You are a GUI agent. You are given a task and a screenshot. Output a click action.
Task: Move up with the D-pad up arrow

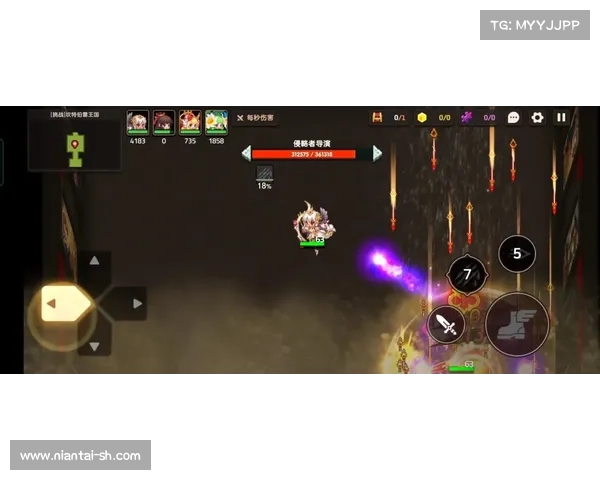pyautogui.click(x=95, y=260)
